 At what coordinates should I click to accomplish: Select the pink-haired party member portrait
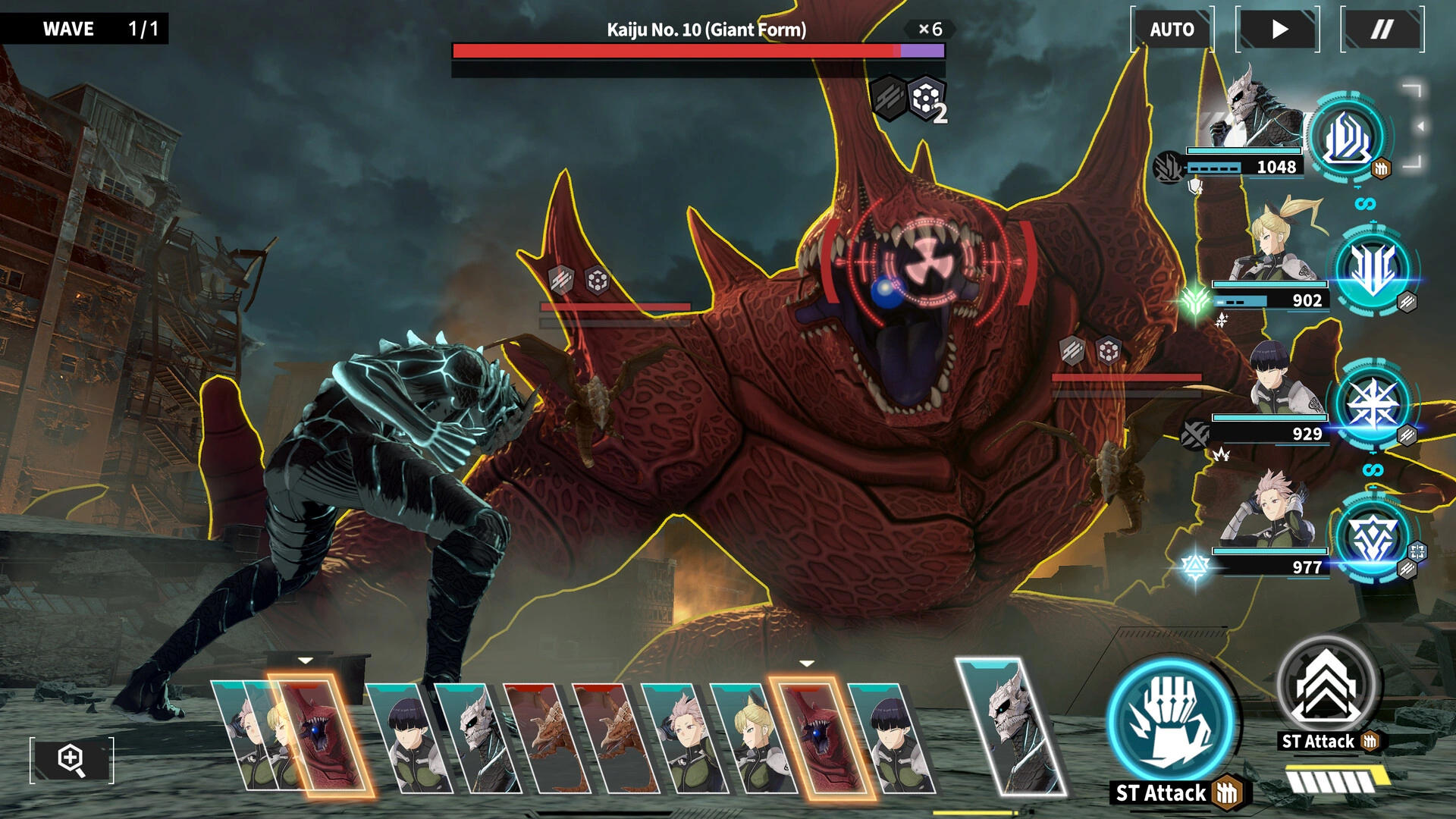coord(1274,512)
